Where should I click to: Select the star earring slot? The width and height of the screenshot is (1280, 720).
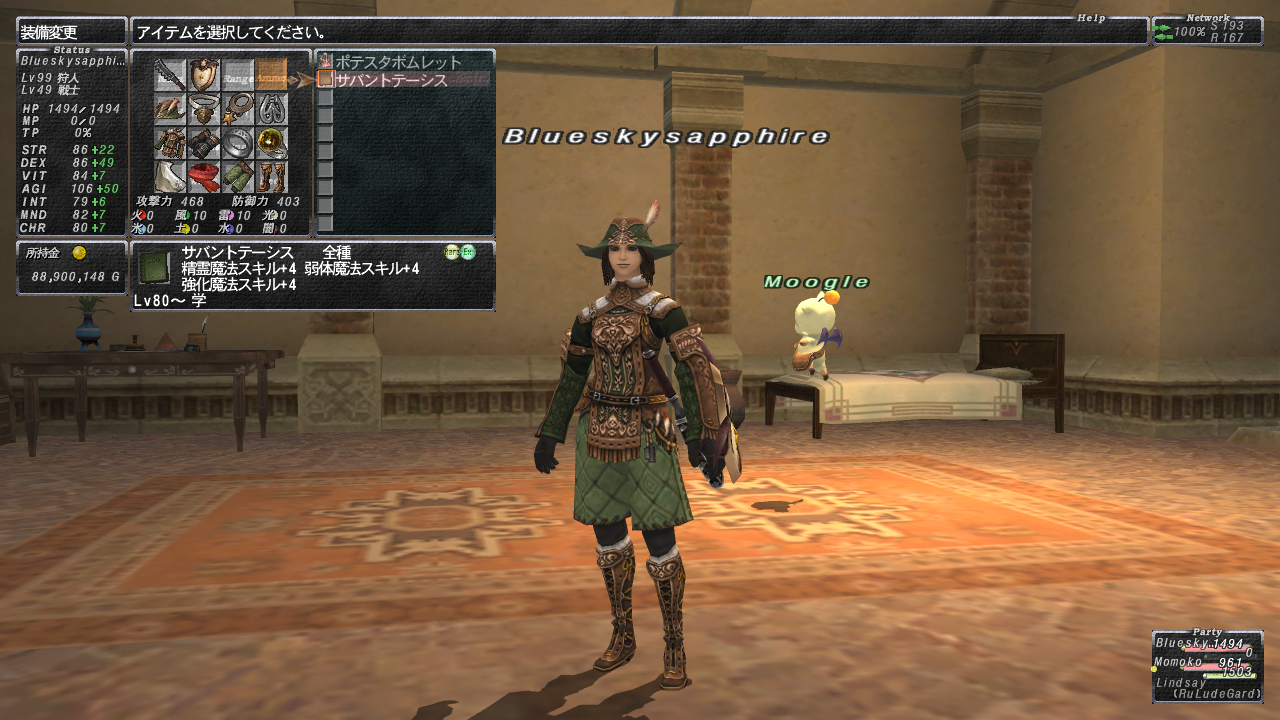[x=238, y=108]
